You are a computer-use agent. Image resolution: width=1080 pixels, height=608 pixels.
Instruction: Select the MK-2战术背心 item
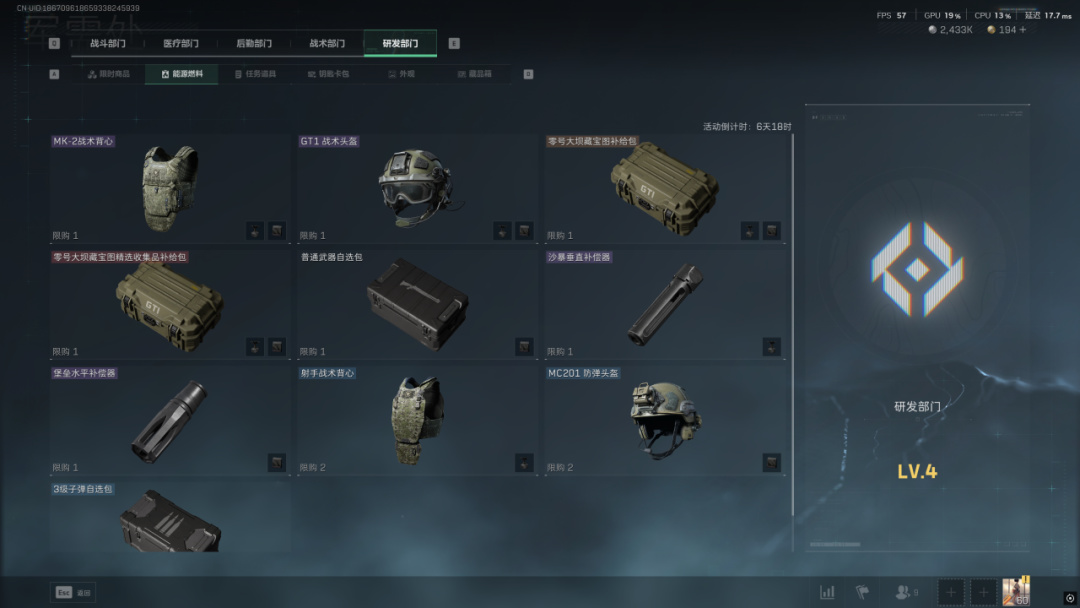170,188
